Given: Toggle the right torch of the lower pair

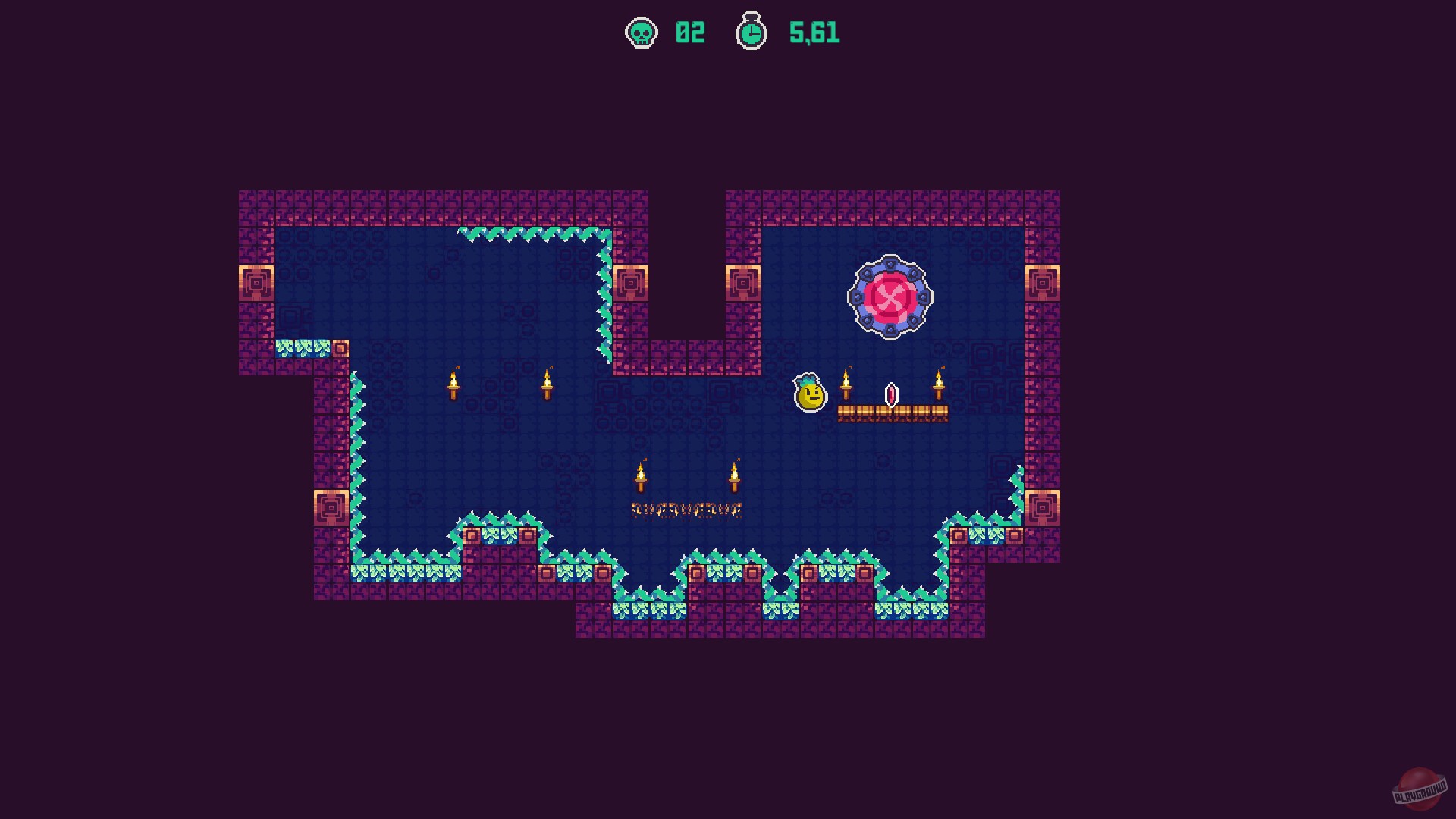Looking at the screenshot, I should point(734,479).
